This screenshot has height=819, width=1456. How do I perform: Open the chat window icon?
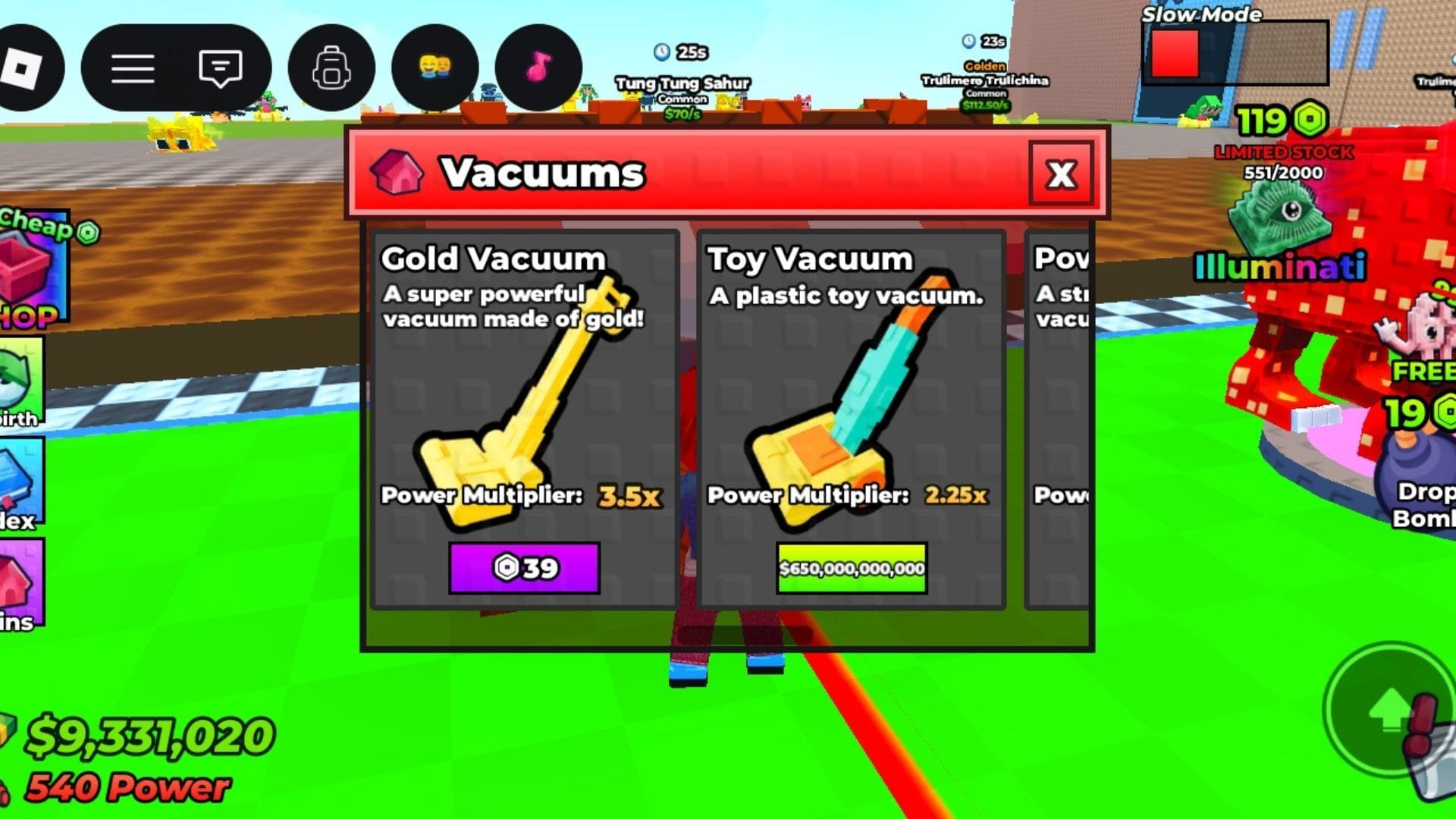click(220, 68)
